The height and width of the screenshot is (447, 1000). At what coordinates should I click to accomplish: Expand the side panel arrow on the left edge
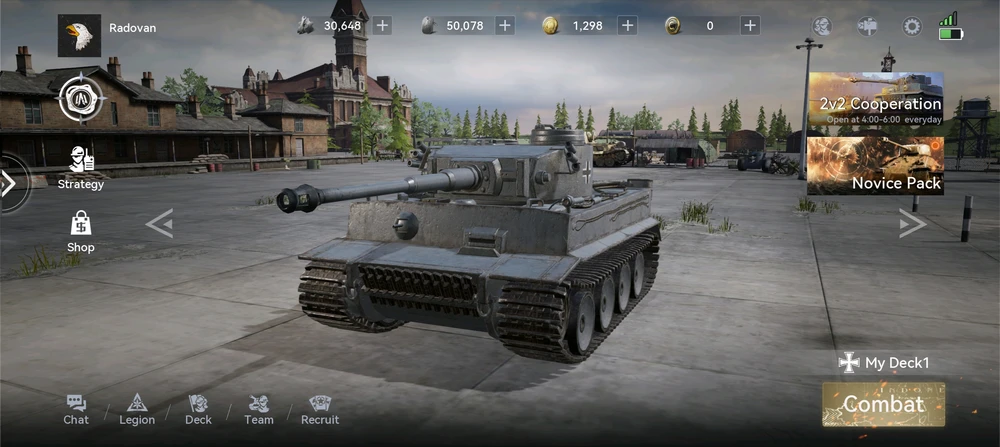click(x=9, y=183)
